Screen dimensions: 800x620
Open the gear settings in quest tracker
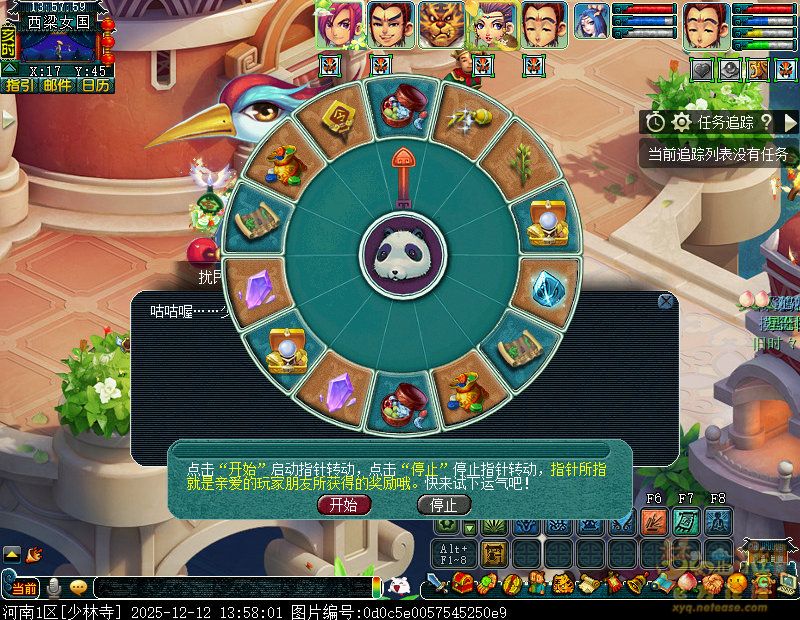pyautogui.click(x=682, y=122)
